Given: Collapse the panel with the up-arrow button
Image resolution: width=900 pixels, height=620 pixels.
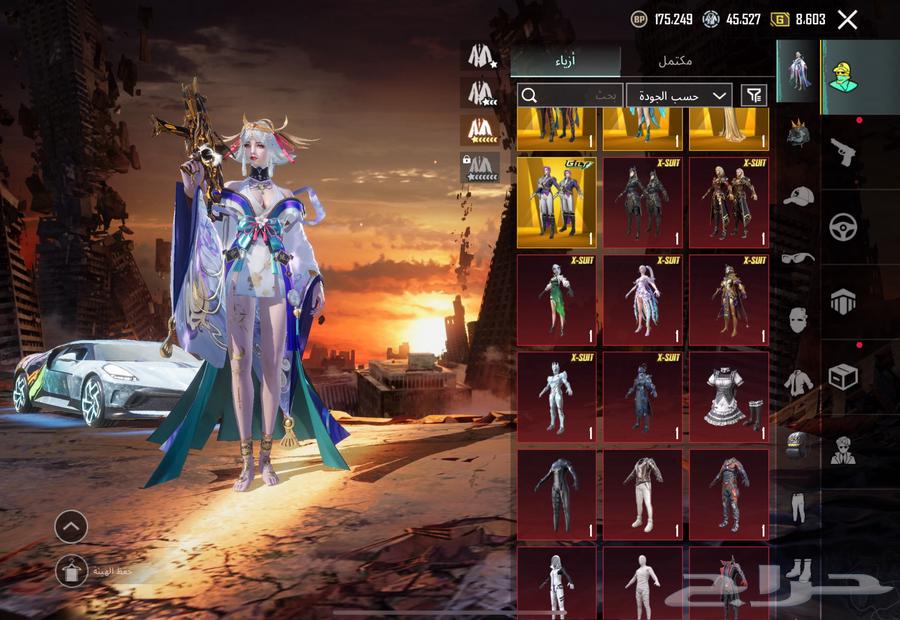Looking at the screenshot, I should click(x=71, y=526).
